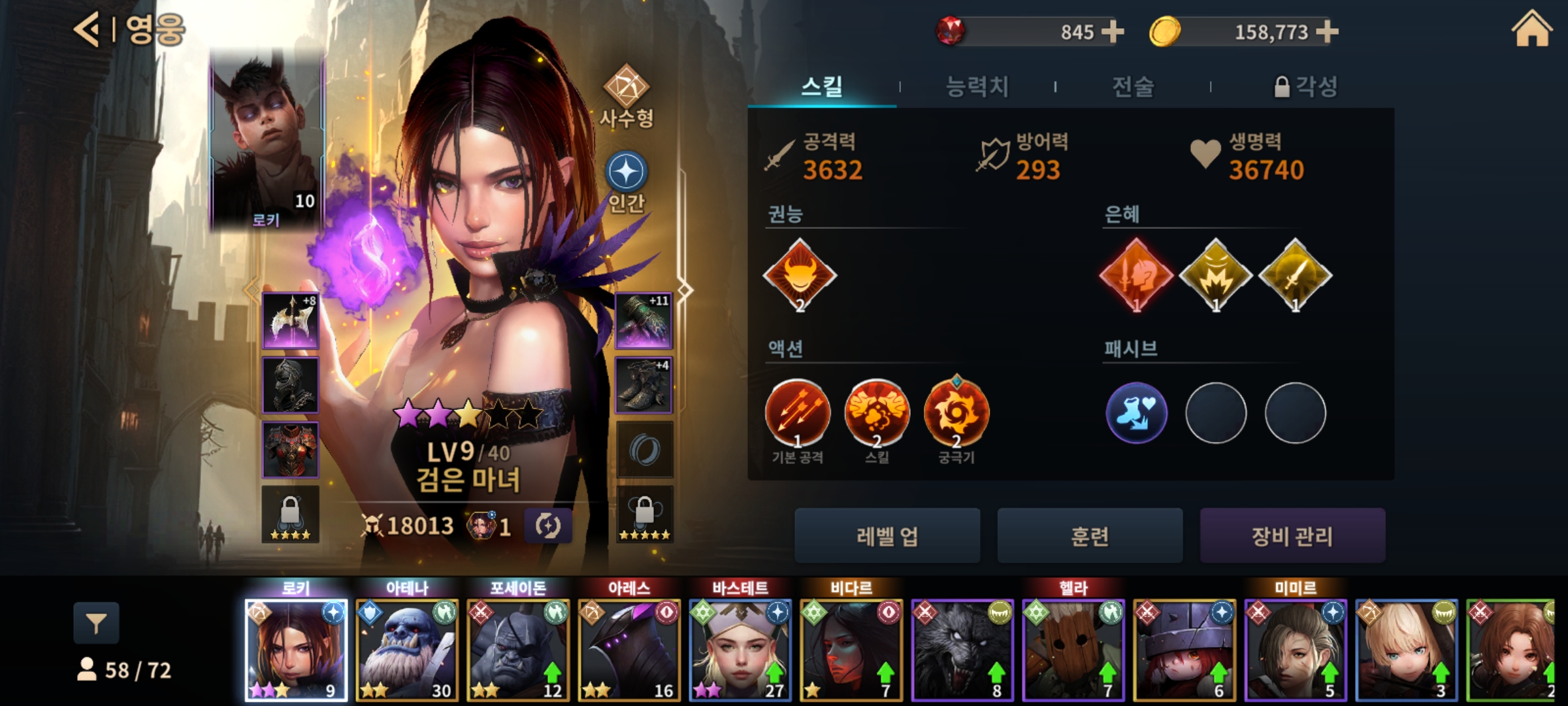View the 기본 공격 skill icon

[797, 413]
